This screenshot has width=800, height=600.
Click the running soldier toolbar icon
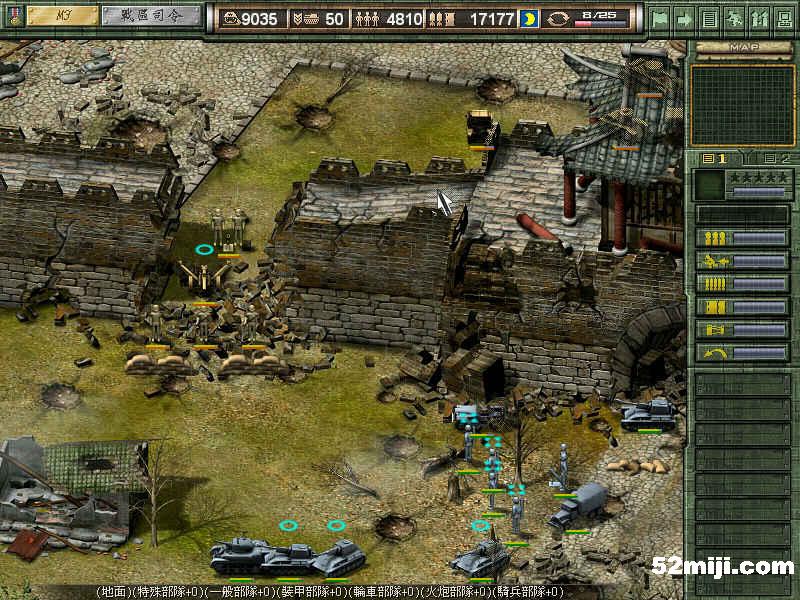click(735, 17)
